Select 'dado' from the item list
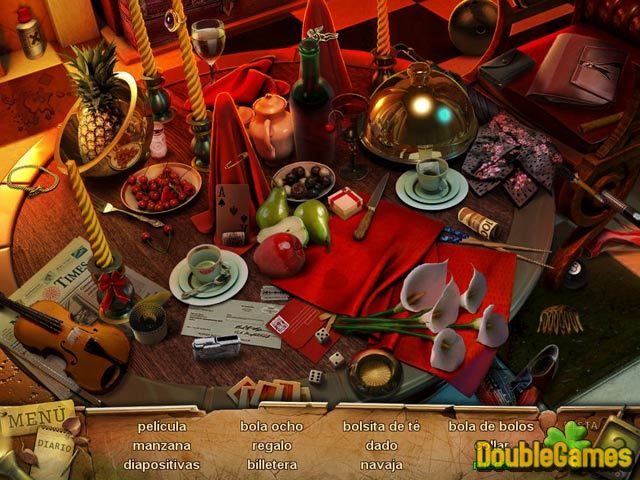Image resolution: width=640 pixels, height=480 pixels. point(382,445)
